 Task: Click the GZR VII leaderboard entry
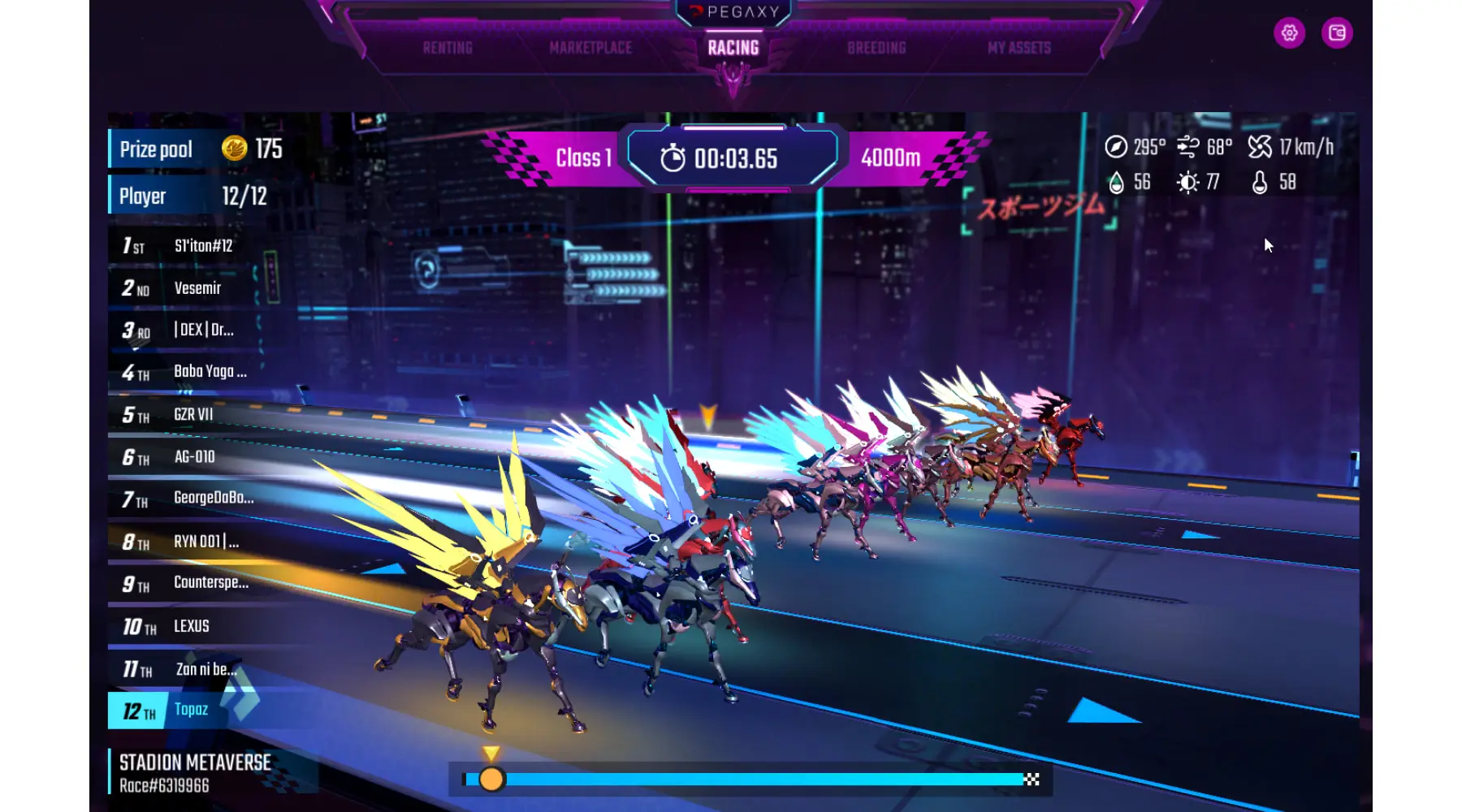click(195, 415)
